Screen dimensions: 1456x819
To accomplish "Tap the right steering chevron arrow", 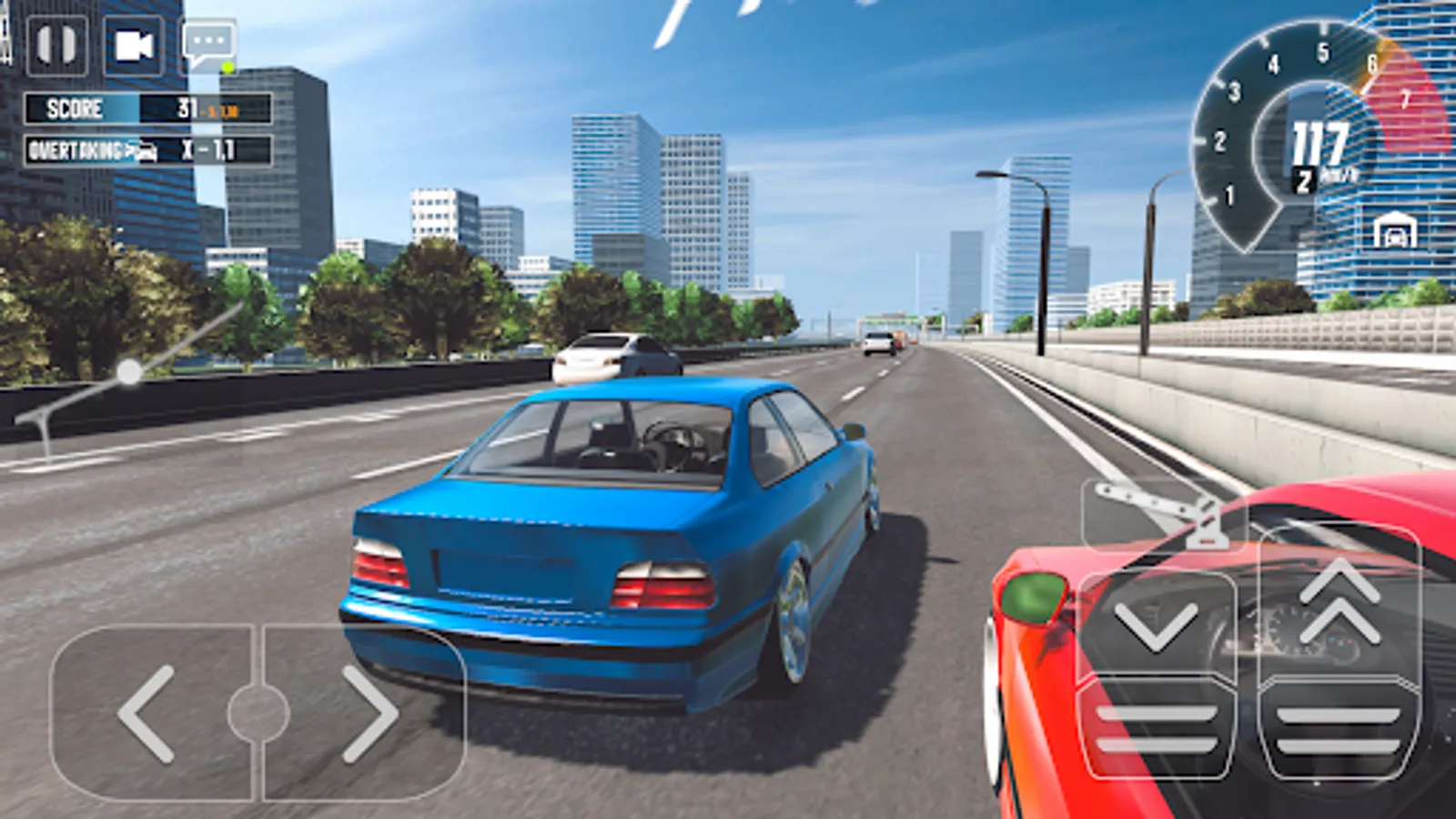I will (371, 714).
